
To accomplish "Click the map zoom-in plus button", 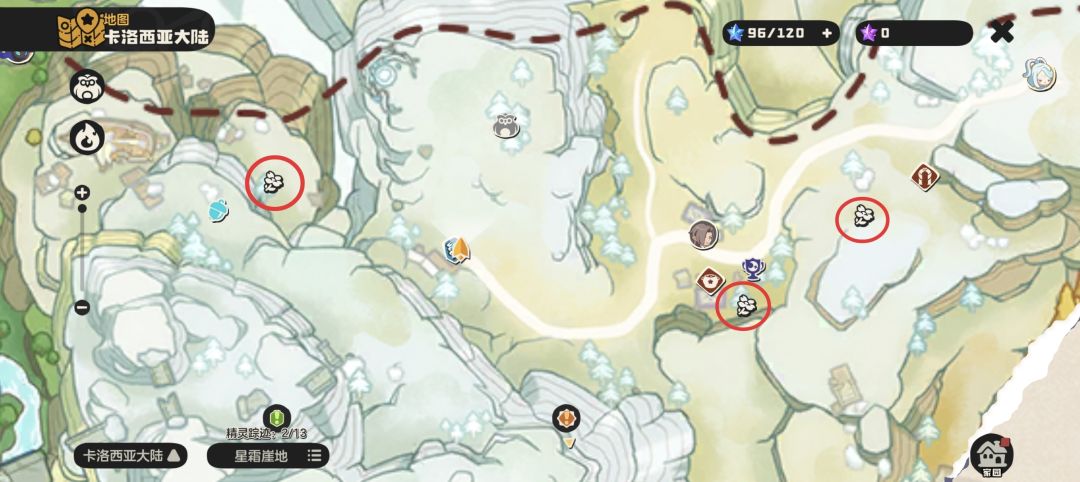I will (82, 192).
